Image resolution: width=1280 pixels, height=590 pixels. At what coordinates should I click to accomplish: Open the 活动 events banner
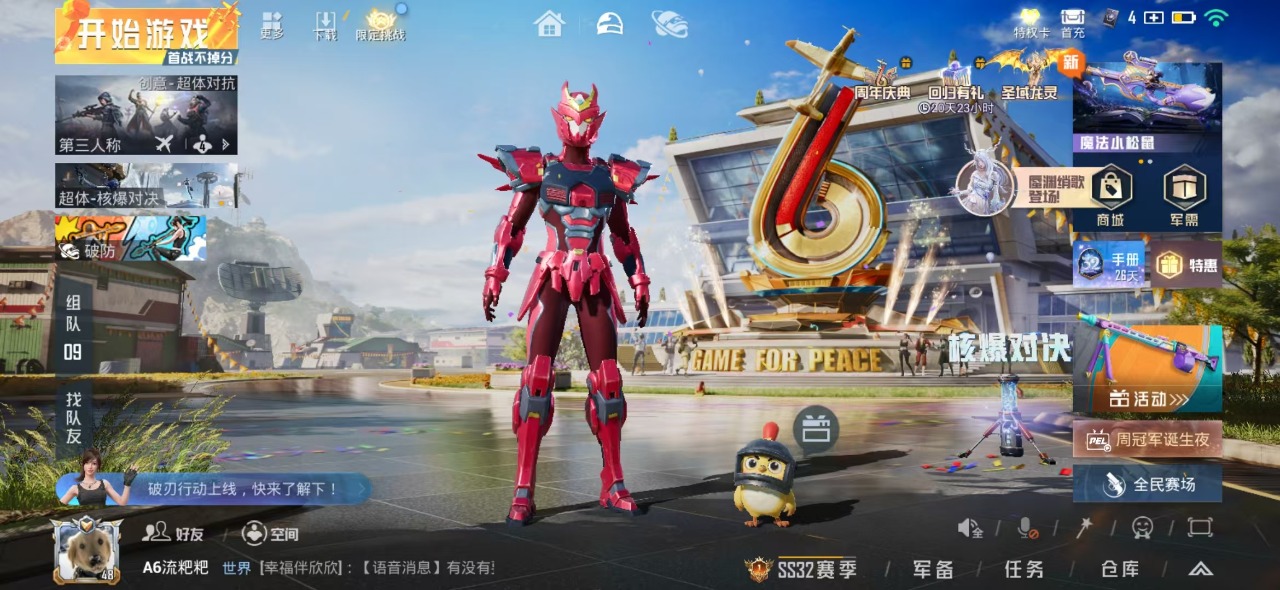(x=1147, y=370)
